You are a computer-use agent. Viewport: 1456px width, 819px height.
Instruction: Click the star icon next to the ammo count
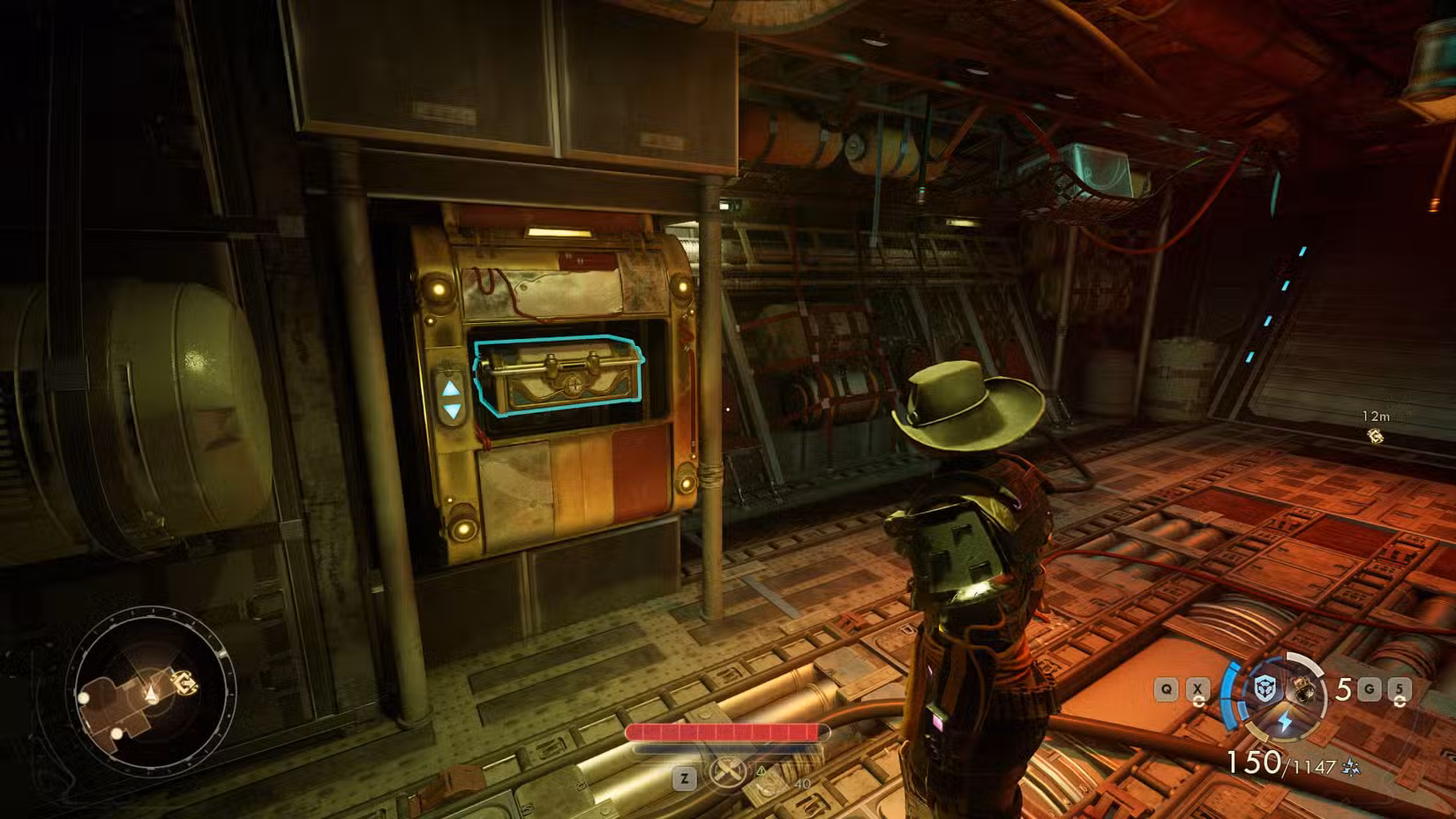(x=1351, y=765)
